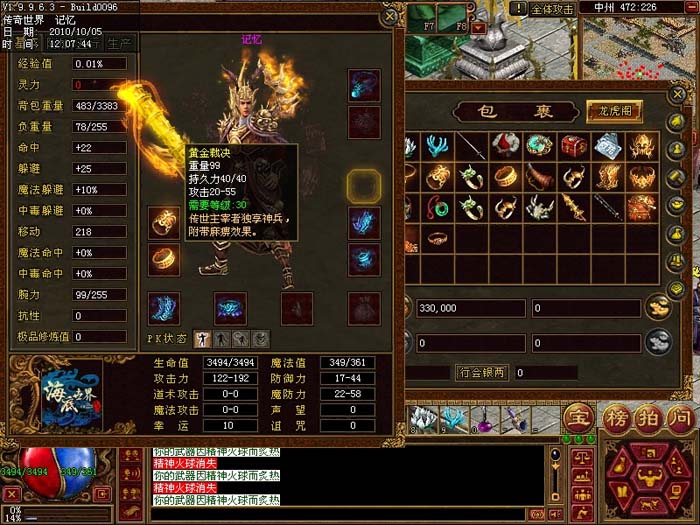Select the red treasure chest in the bag
700x525 pixels.
click(573, 146)
